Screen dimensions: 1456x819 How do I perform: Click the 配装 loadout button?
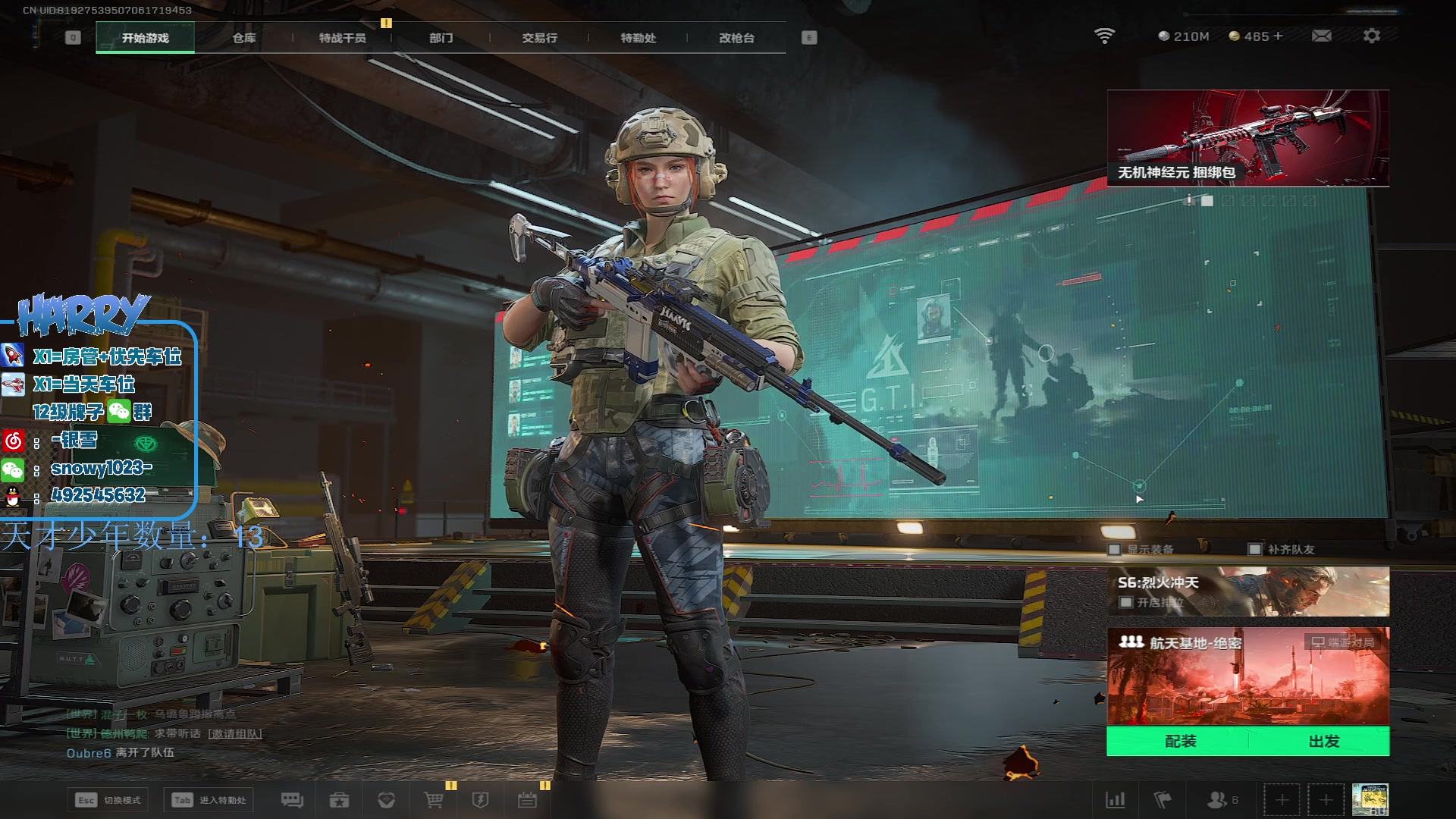click(1180, 741)
